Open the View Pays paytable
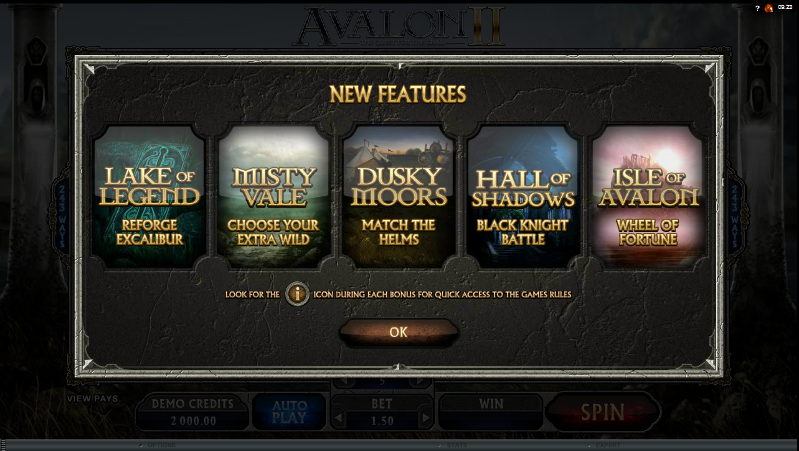This screenshot has width=799, height=451. coord(92,398)
